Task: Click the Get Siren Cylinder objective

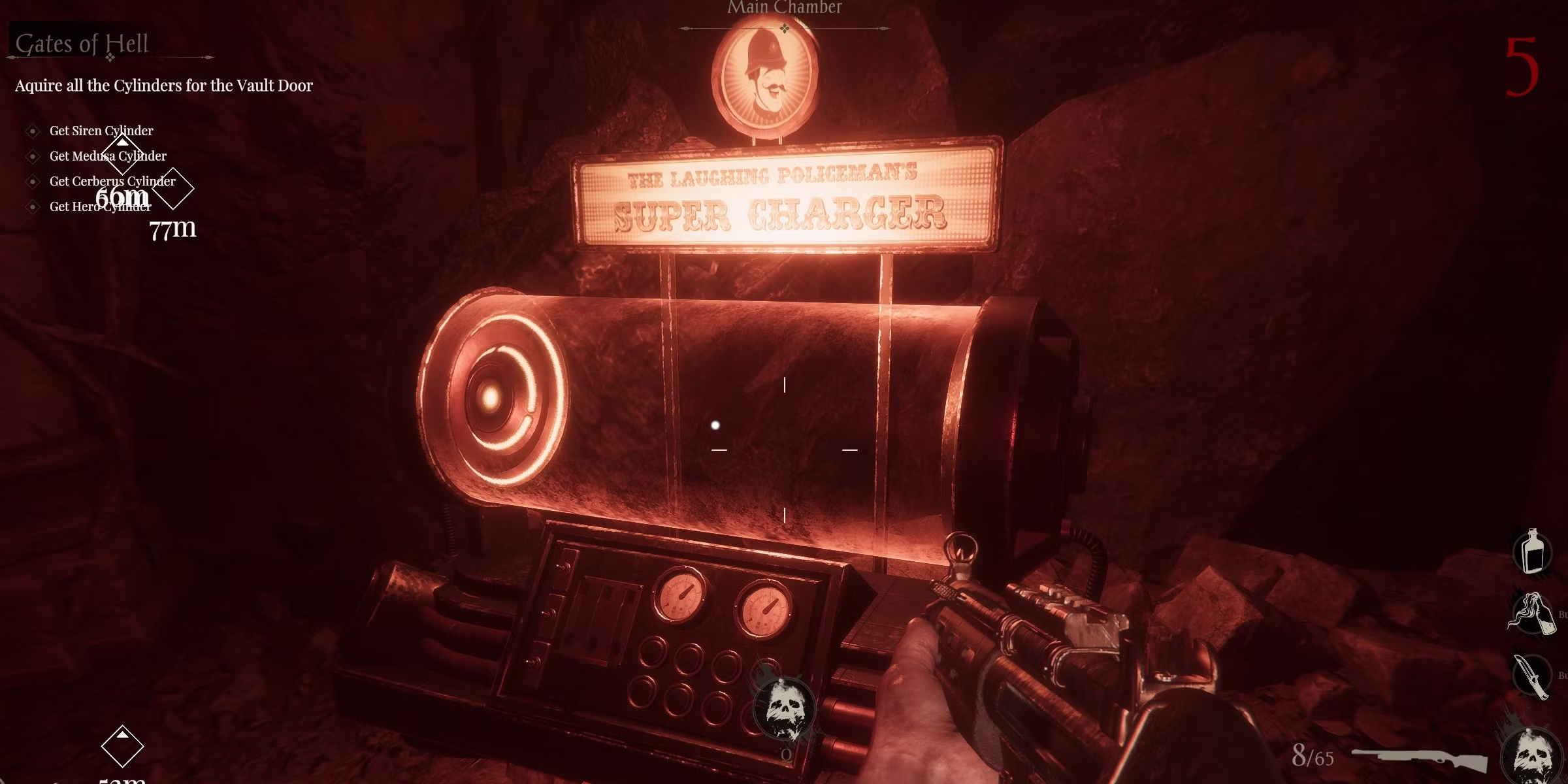Action: 101,131
